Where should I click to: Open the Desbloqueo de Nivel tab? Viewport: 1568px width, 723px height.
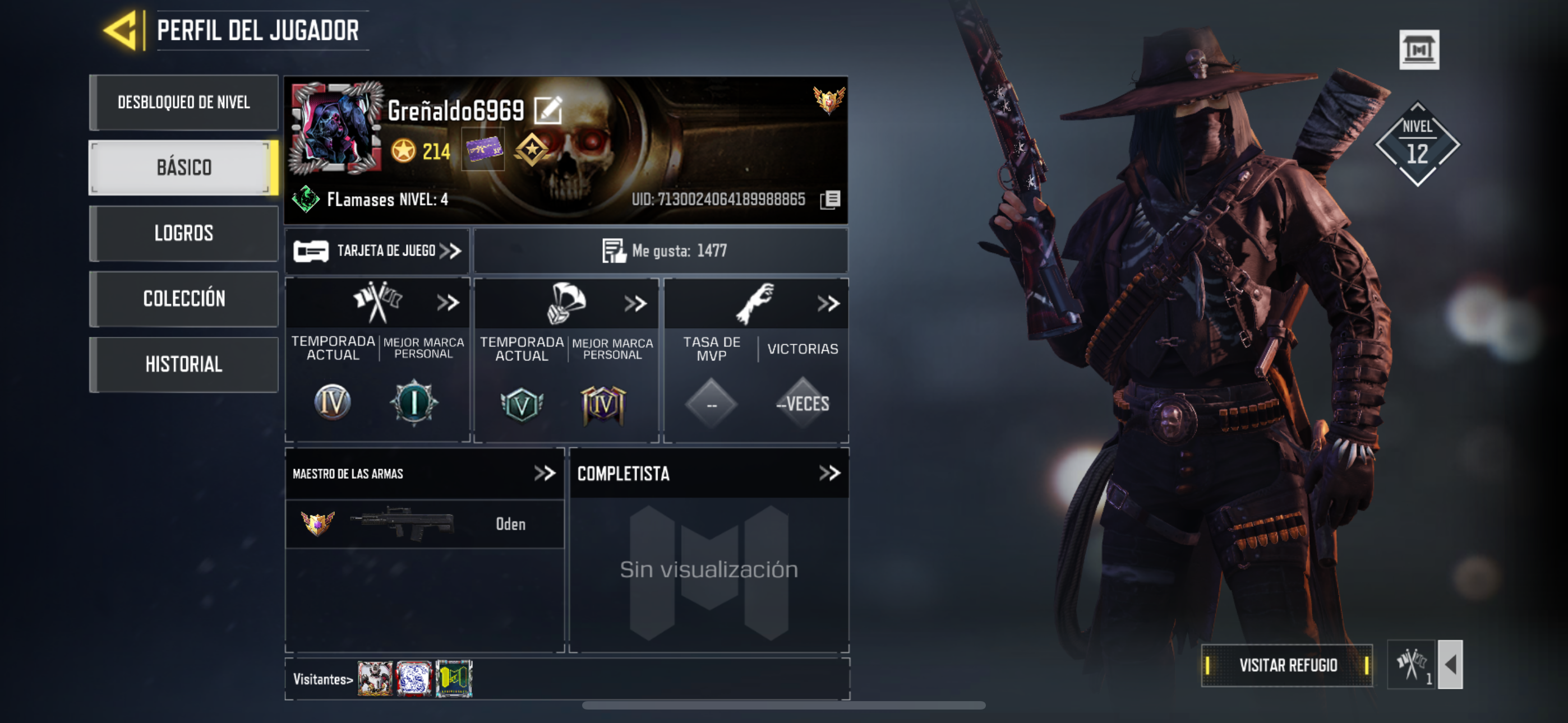[x=184, y=102]
